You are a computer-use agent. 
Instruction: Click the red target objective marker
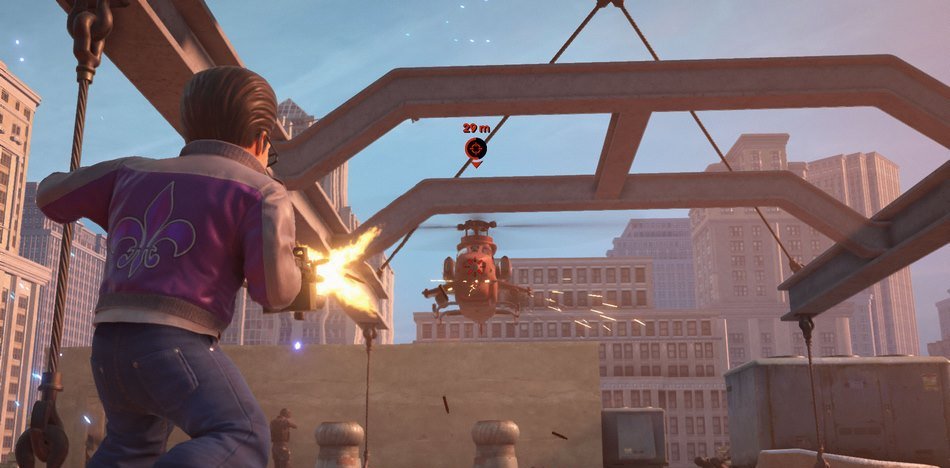[x=476, y=149]
